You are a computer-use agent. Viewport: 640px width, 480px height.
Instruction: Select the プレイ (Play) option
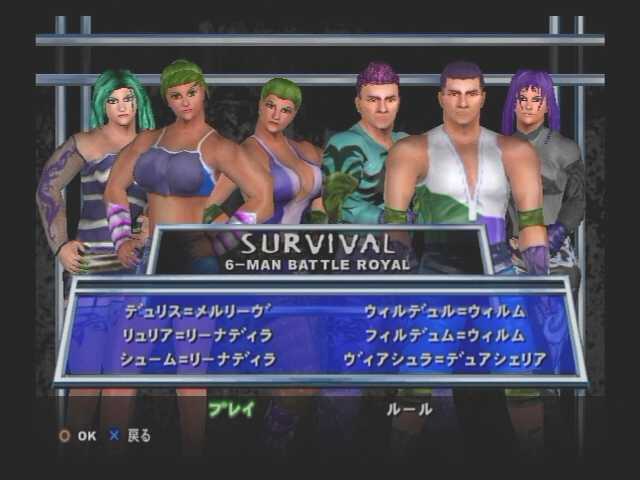[231, 408]
